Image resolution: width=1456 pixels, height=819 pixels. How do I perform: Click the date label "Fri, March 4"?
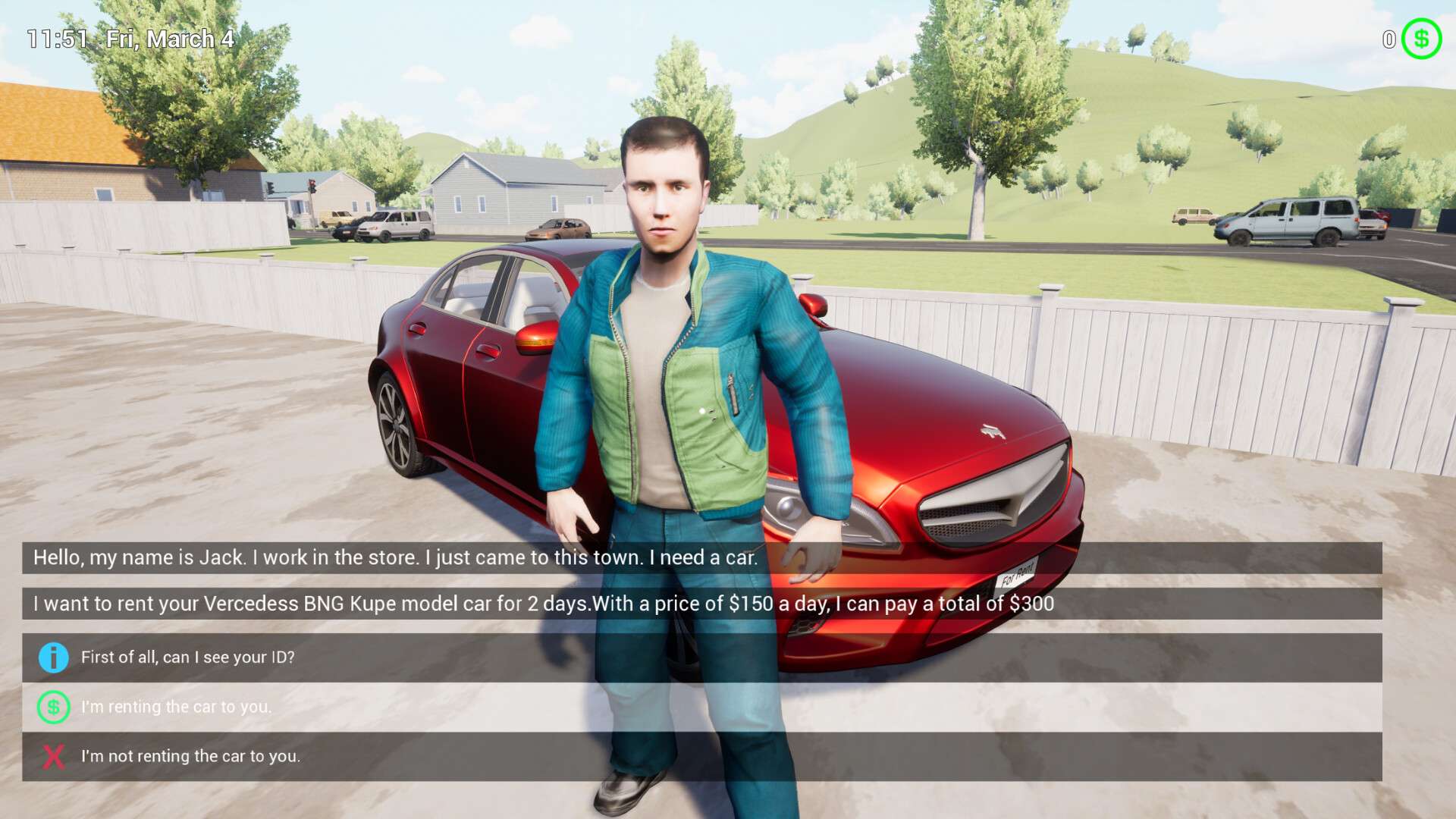[x=171, y=39]
